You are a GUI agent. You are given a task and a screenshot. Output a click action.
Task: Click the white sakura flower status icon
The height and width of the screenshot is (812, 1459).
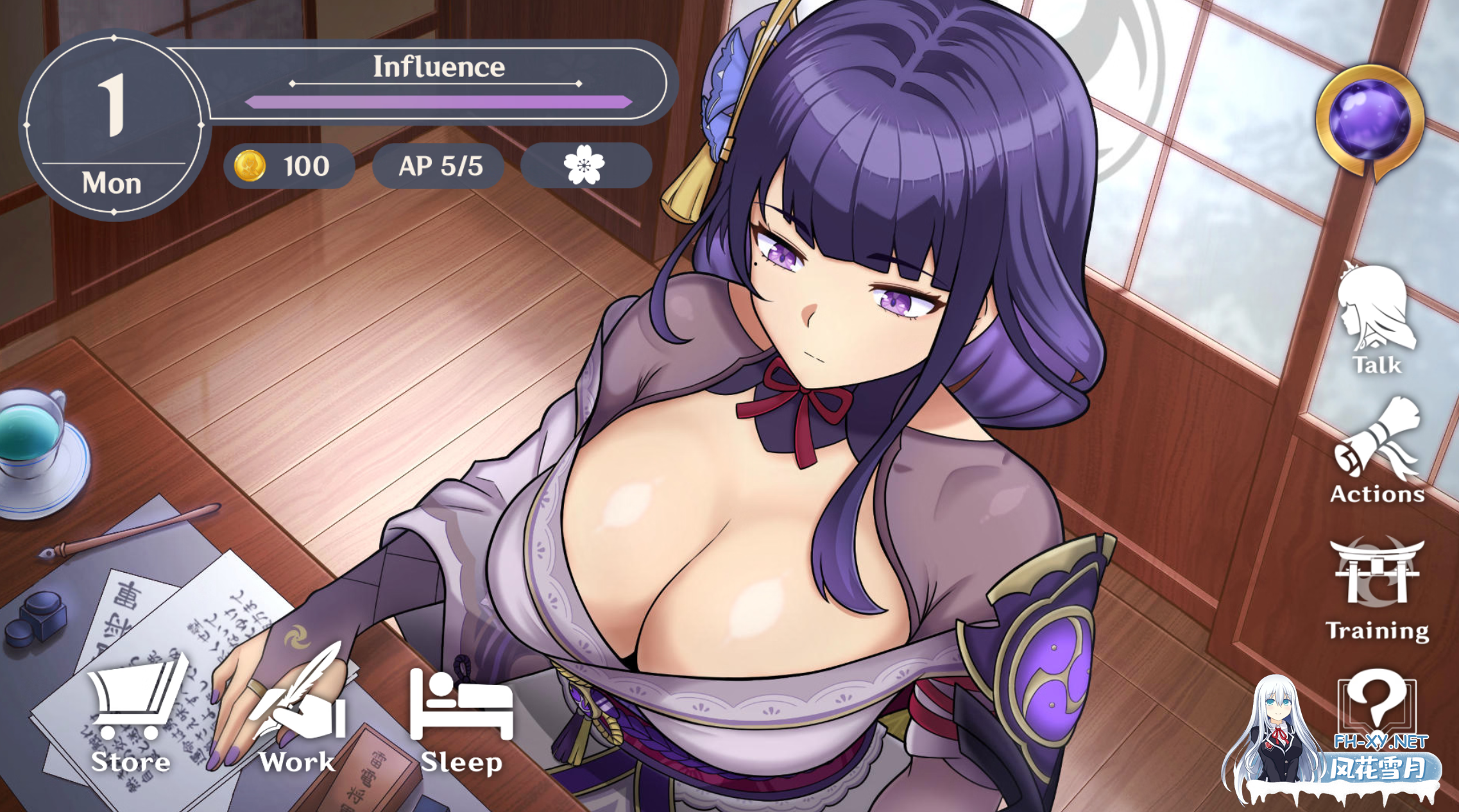click(585, 165)
